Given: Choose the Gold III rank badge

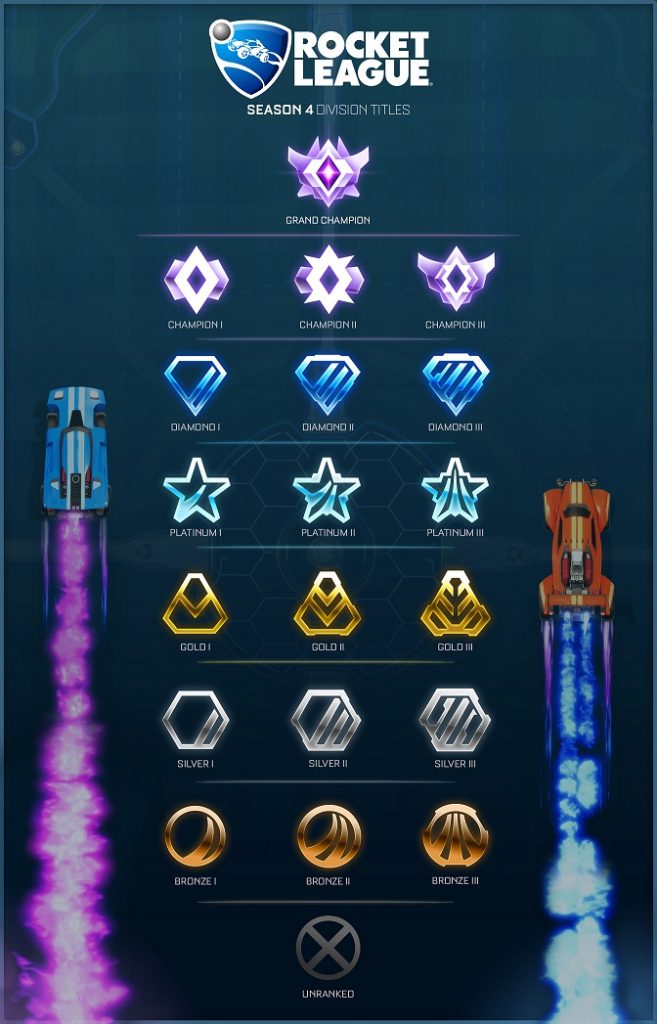Looking at the screenshot, I should pyautogui.click(x=455, y=603).
